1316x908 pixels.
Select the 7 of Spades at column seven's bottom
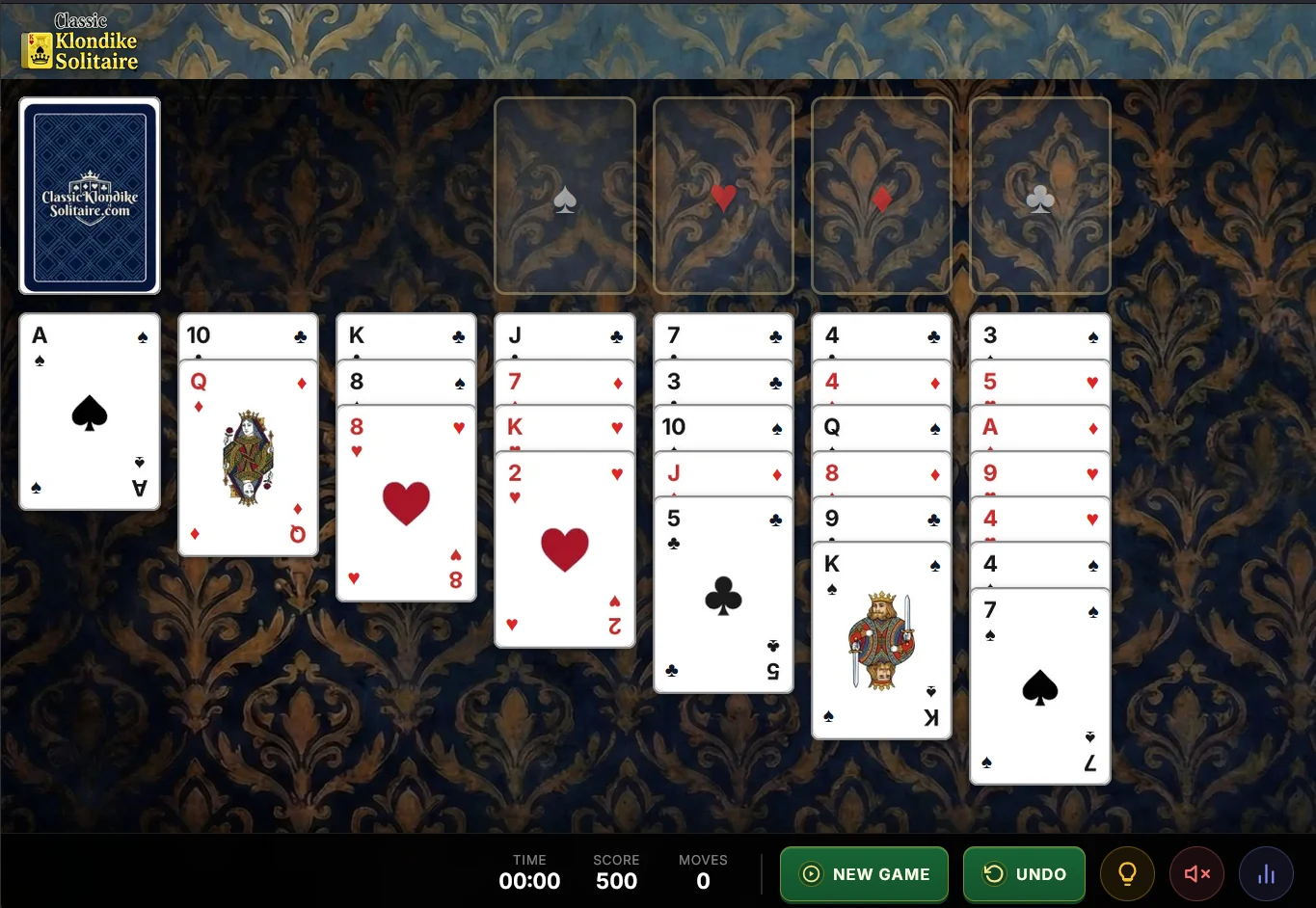[x=1039, y=684]
